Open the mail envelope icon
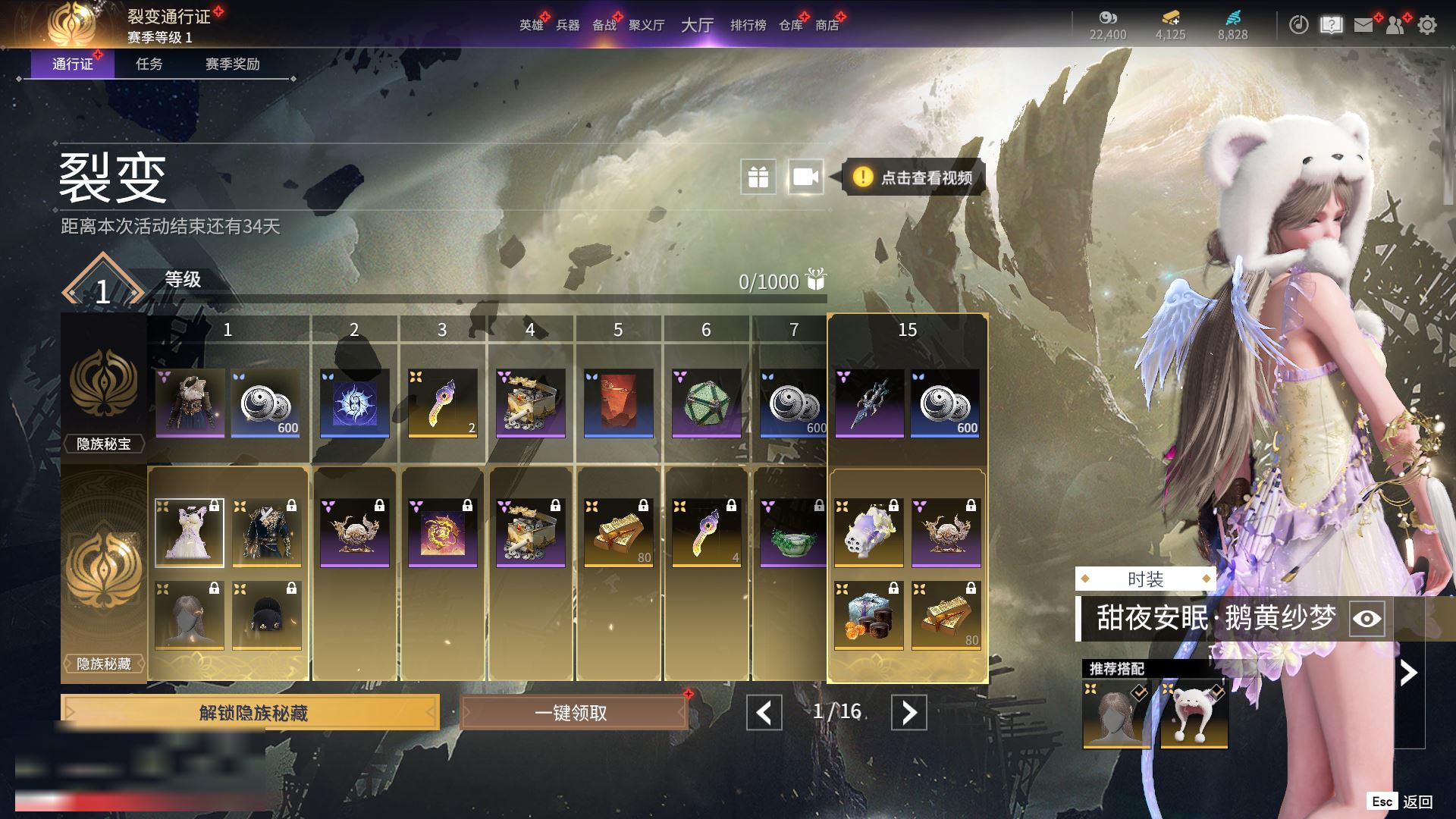 [1363, 25]
